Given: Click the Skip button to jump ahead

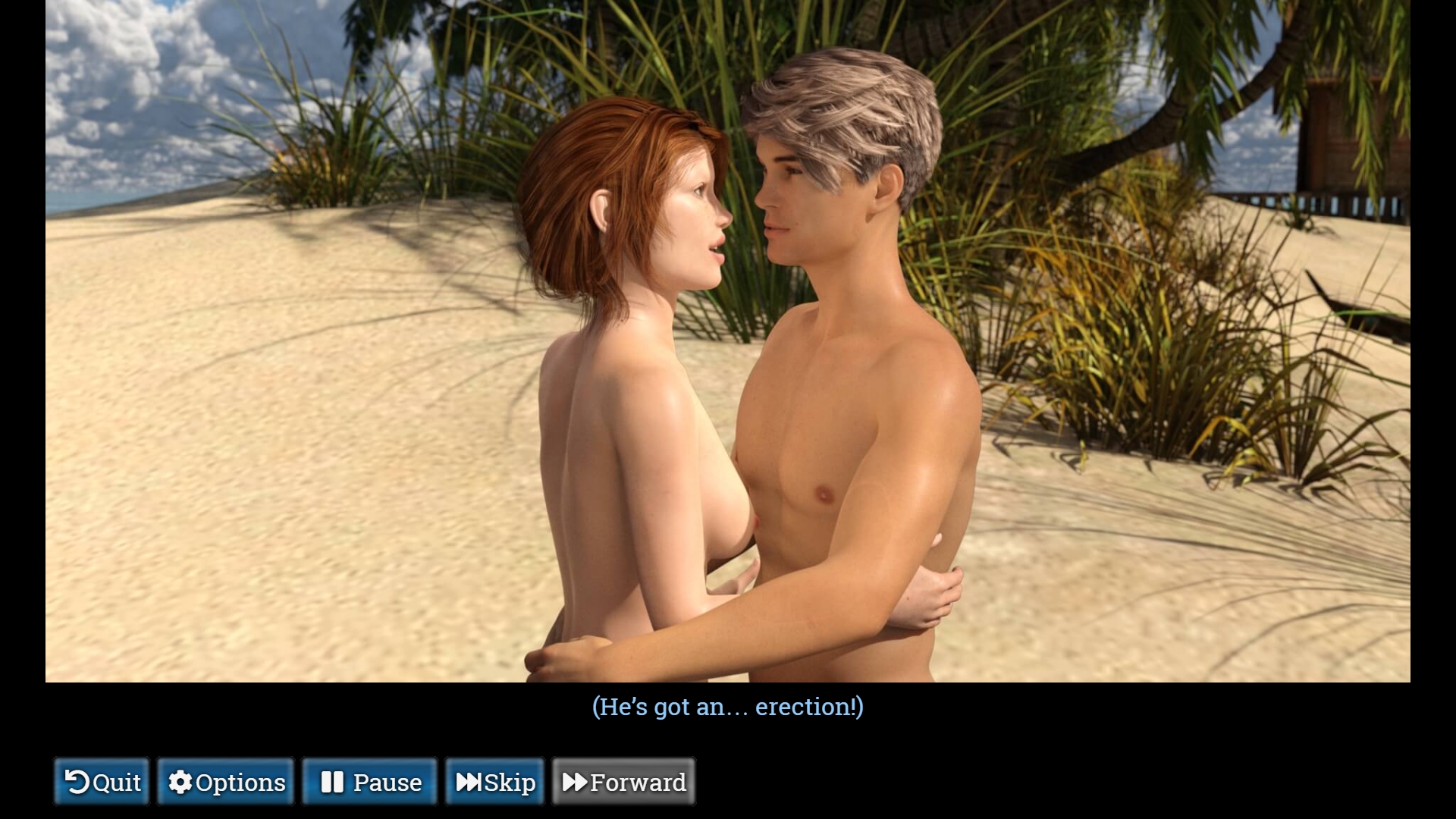Looking at the screenshot, I should [494, 782].
